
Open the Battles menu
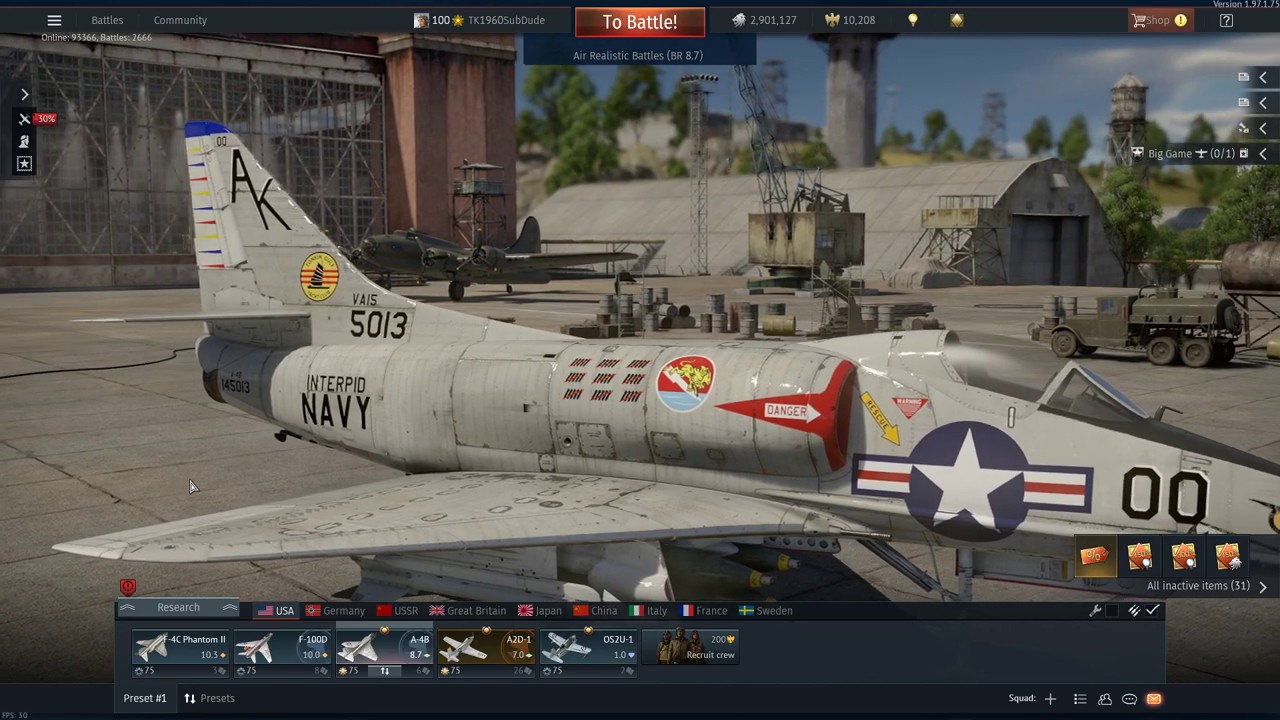click(107, 20)
